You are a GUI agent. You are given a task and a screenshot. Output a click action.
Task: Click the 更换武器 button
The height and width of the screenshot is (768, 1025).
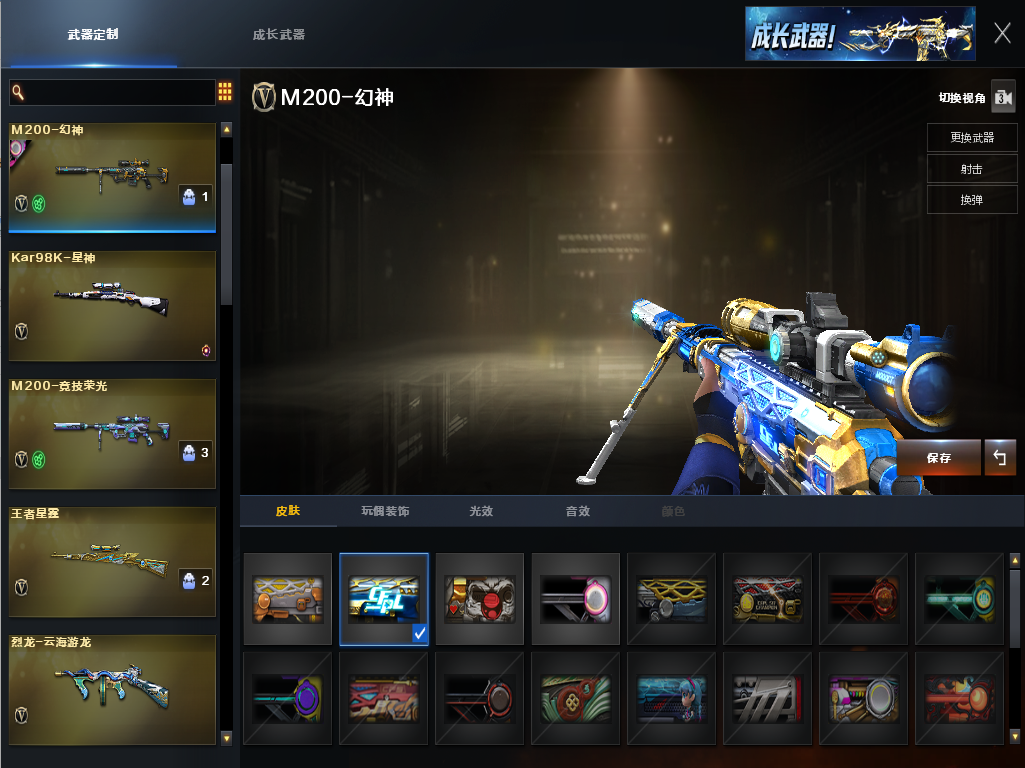pyautogui.click(x=971, y=137)
